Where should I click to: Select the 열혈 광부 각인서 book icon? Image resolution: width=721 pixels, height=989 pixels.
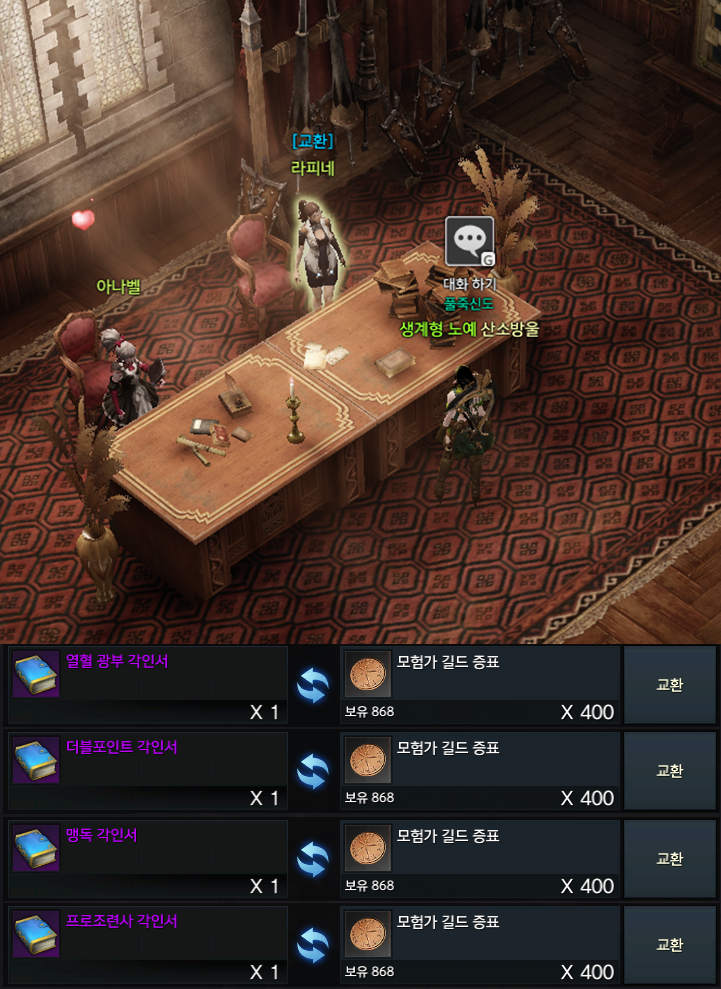pos(36,675)
